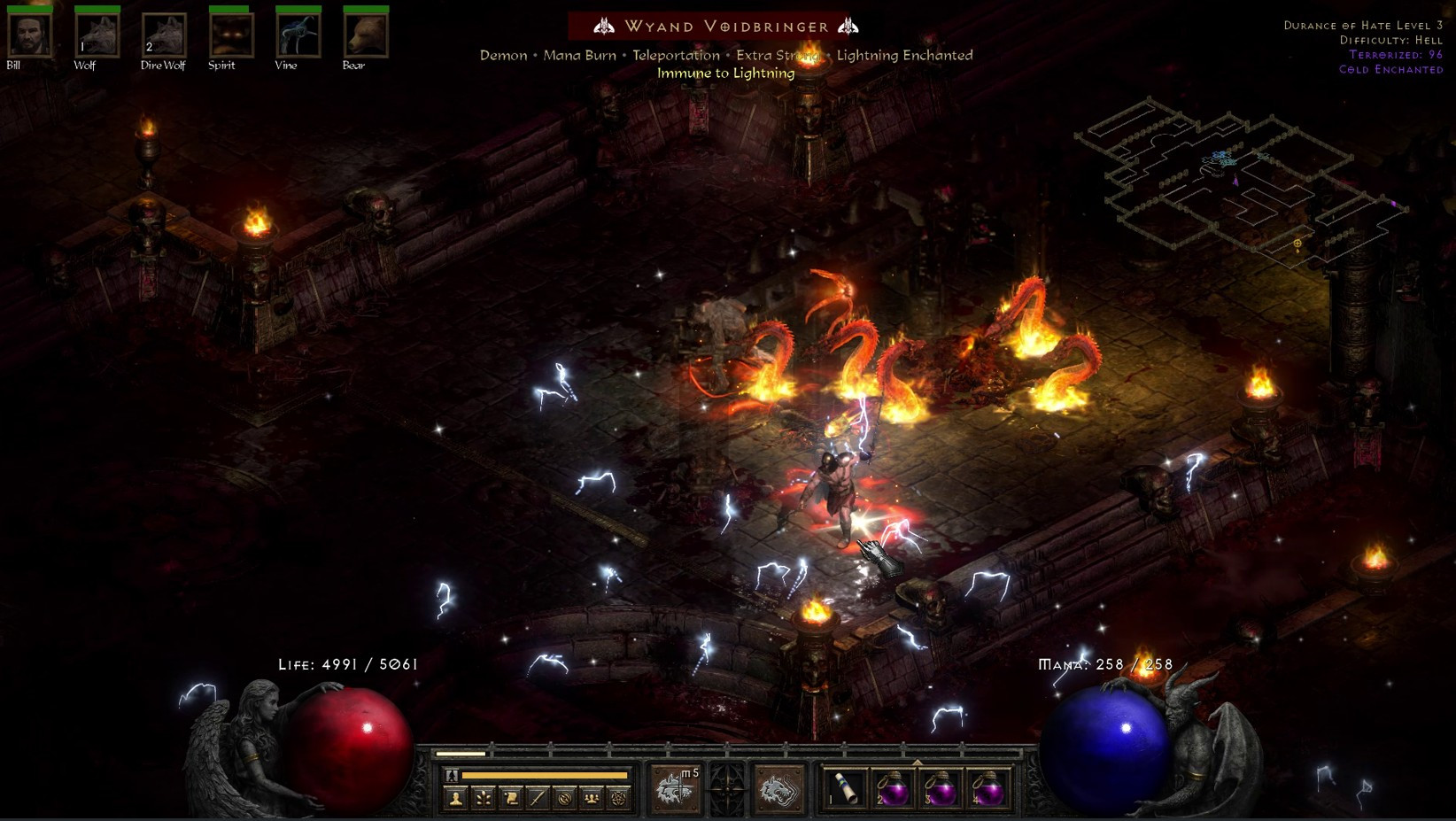Click the pentagram icon on the menu bar
This screenshot has width=1456, height=821.
[621, 798]
